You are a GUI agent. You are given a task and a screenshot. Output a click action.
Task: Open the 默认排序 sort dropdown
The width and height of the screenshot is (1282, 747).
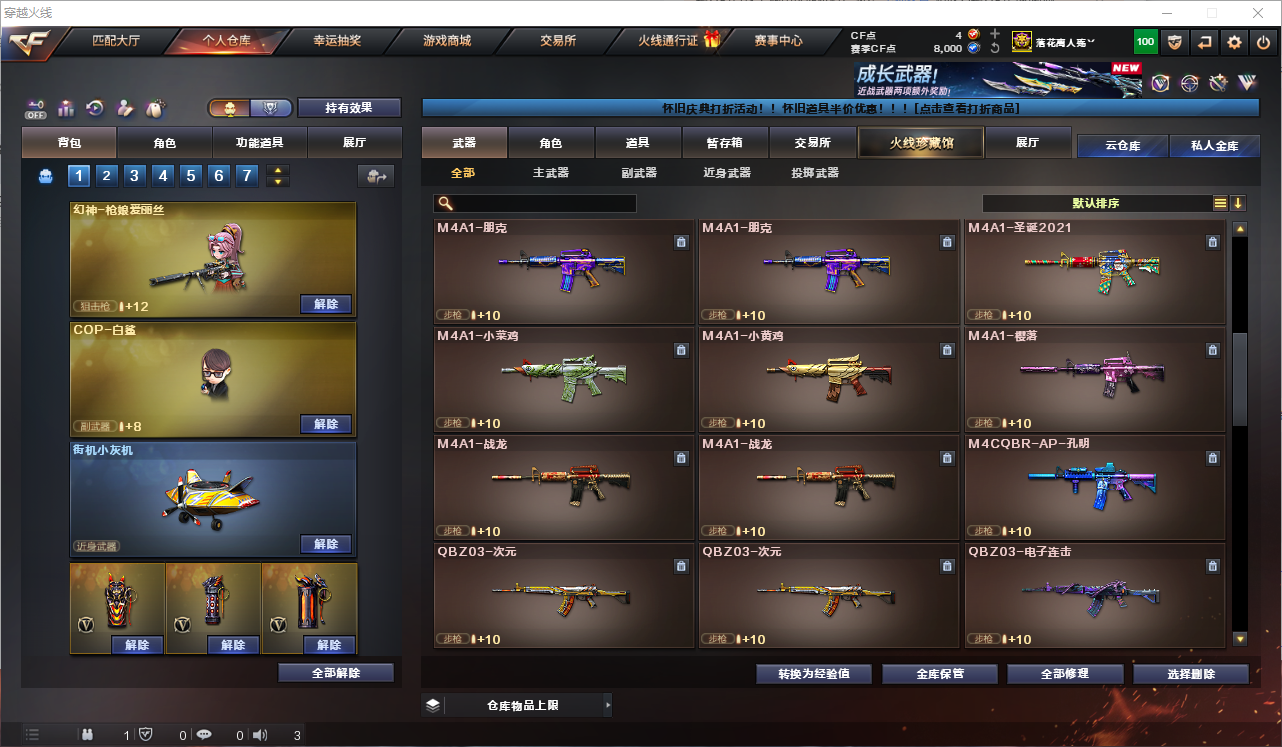tap(1097, 203)
